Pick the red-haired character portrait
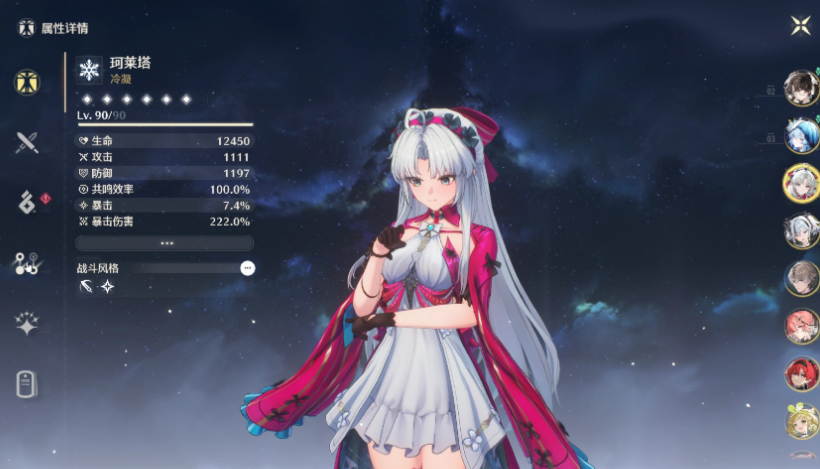Screen dimensions: 820x469 [x=801, y=374]
